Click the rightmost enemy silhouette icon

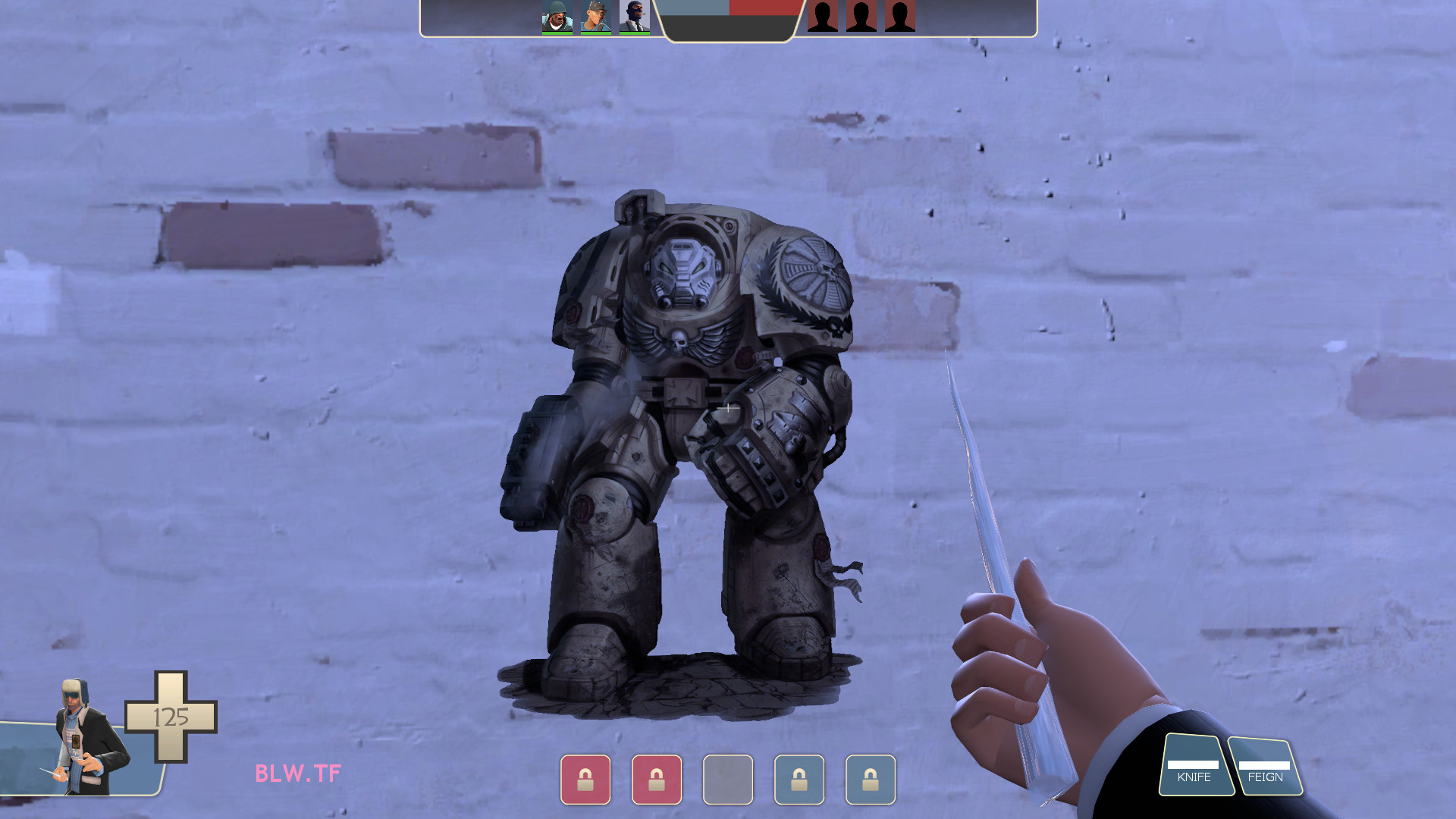point(900,17)
